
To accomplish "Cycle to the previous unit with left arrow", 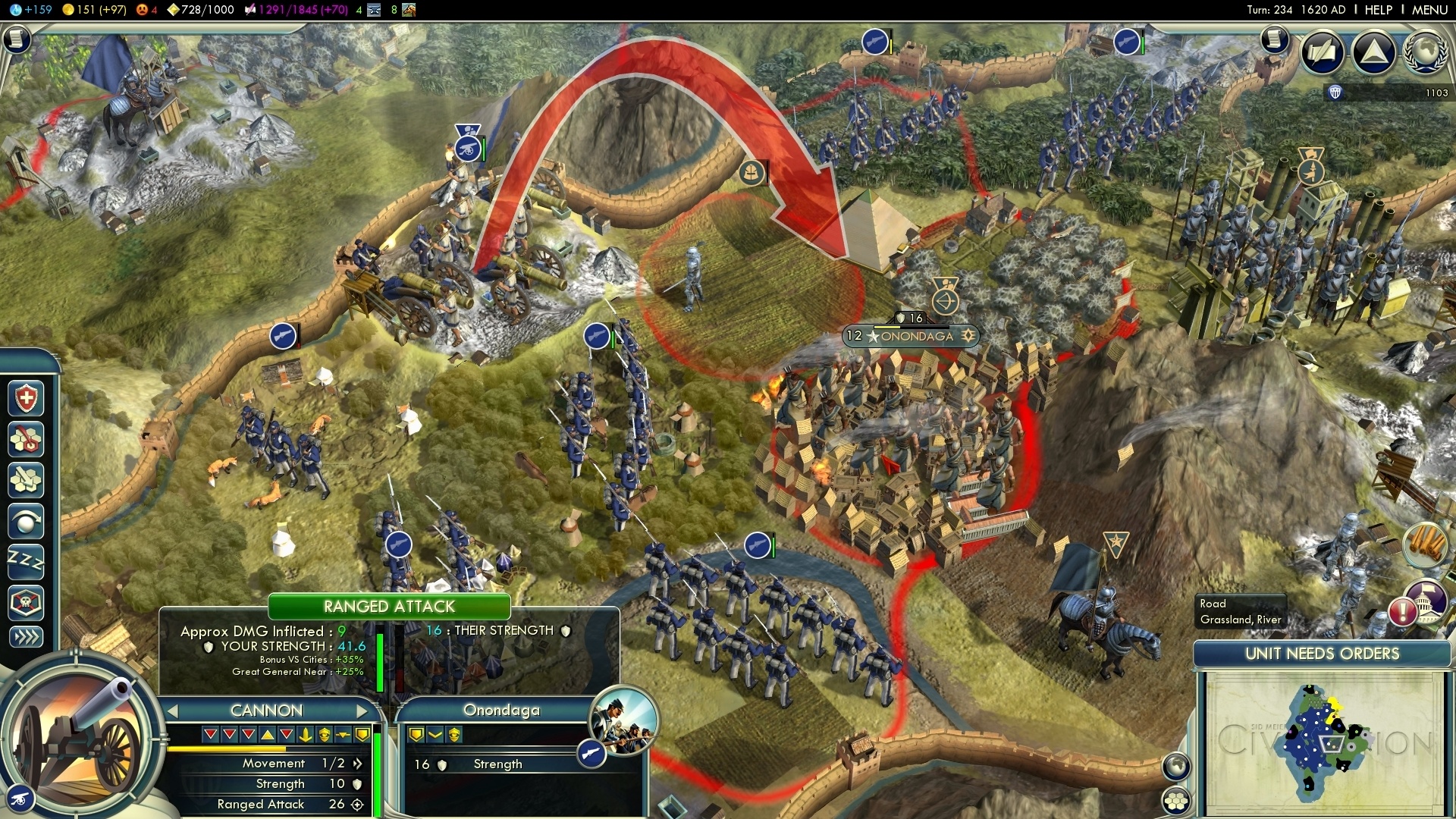I will pos(173,711).
